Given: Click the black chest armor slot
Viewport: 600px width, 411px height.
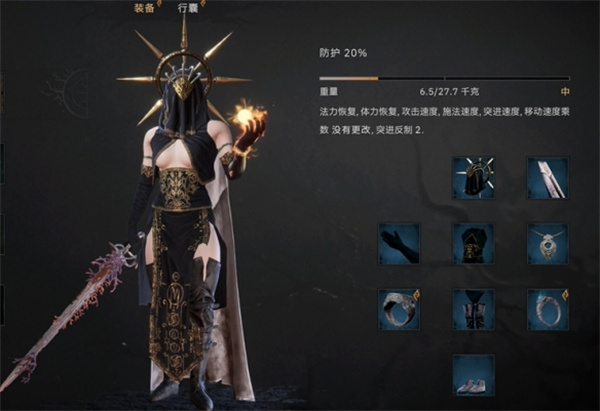Looking at the screenshot, I should (x=473, y=243).
